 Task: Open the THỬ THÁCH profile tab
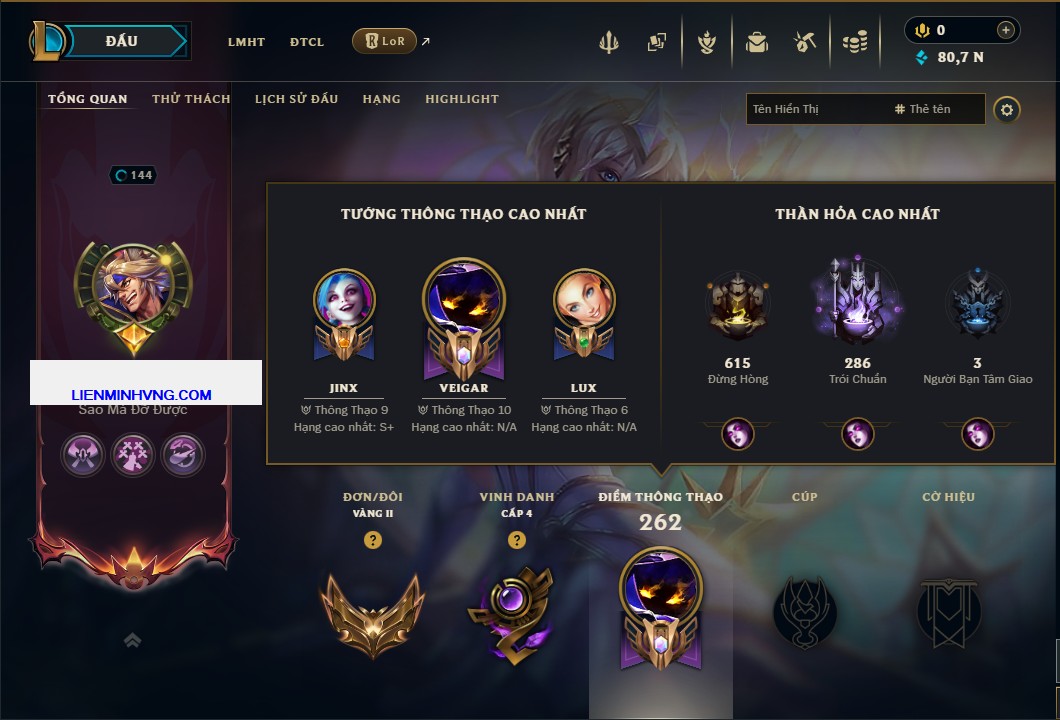[x=191, y=99]
